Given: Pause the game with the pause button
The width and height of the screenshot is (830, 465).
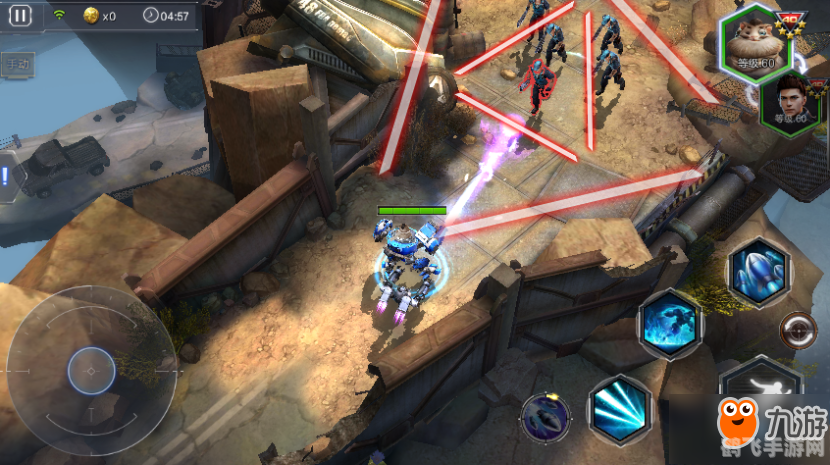Looking at the screenshot, I should [x=21, y=15].
